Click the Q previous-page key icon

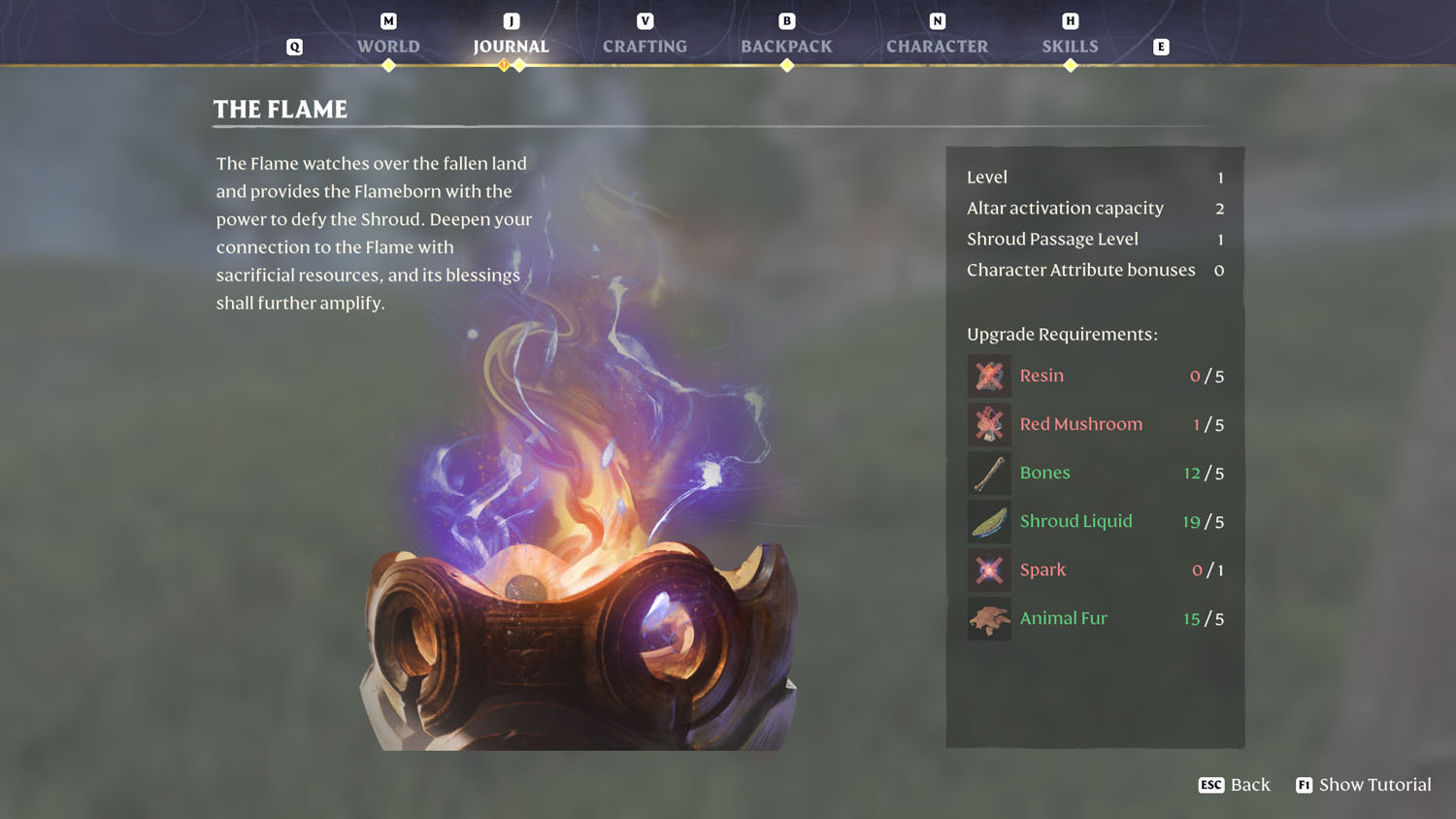(x=294, y=46)
